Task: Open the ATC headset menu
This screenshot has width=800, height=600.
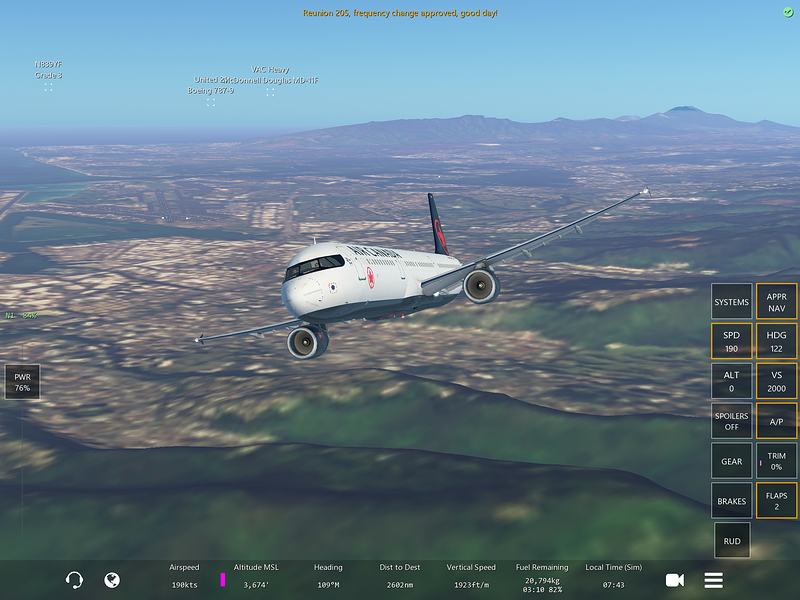Action: [74, 580]
